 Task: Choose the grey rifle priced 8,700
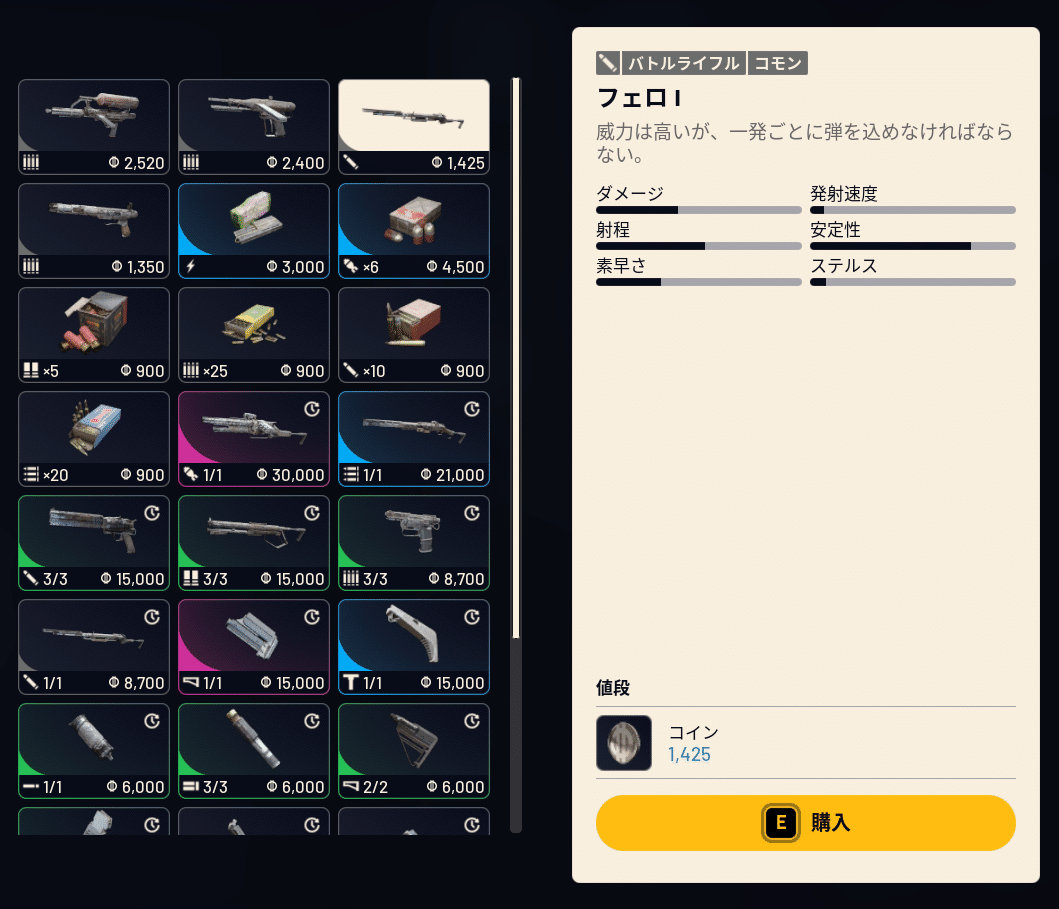click(x=94, y=647)
